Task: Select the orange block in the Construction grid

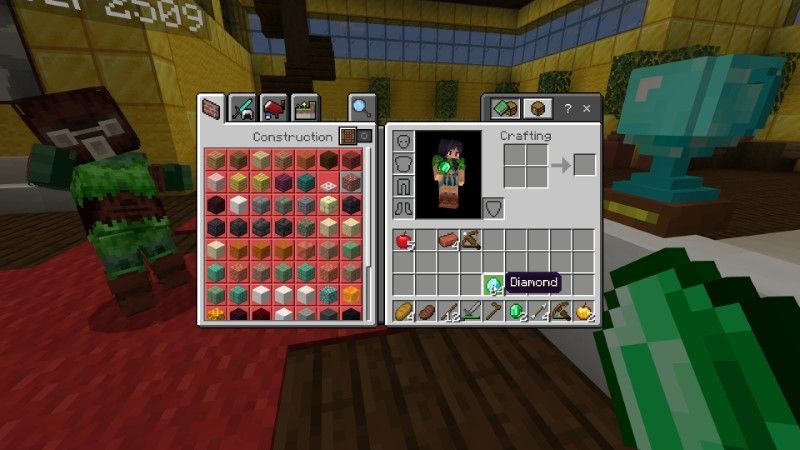Action: click(351, 292)
